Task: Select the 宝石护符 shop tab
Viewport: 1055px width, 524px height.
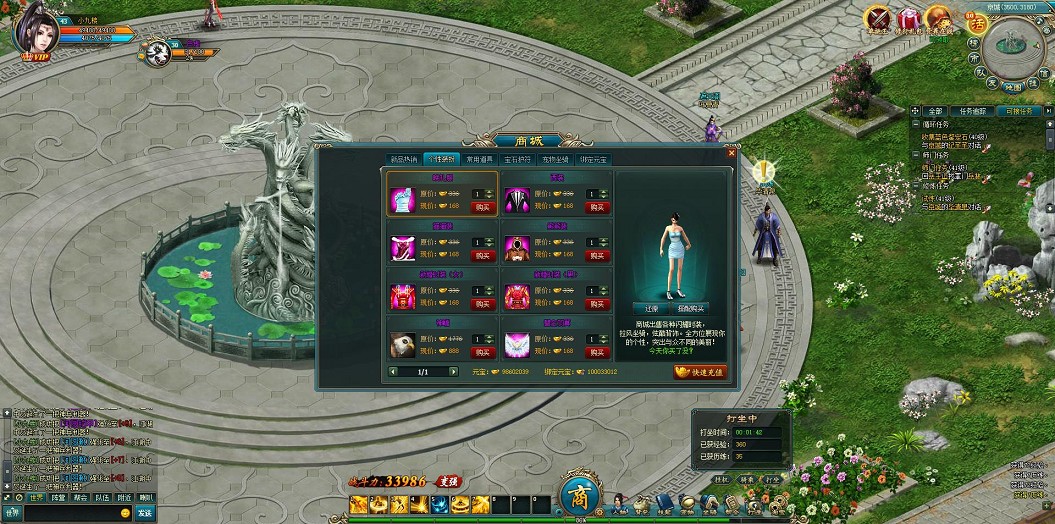Action: [x=517, y=159]
